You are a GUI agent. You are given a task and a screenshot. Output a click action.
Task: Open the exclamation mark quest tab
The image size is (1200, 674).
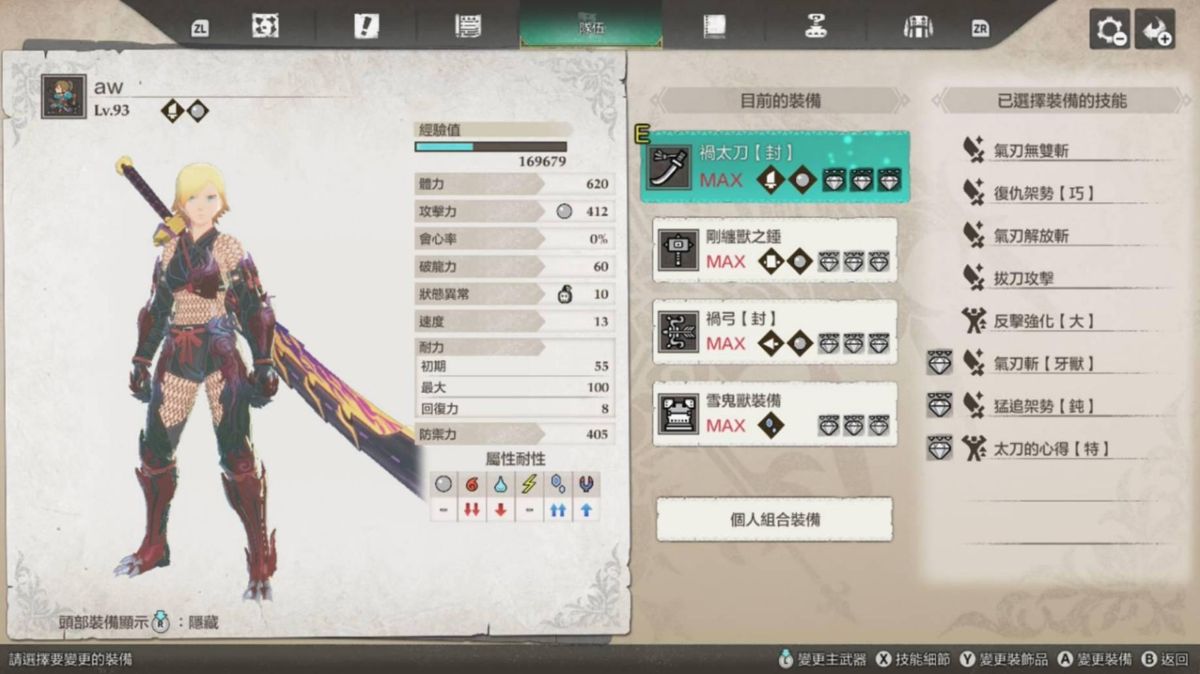tap(366, 27)
